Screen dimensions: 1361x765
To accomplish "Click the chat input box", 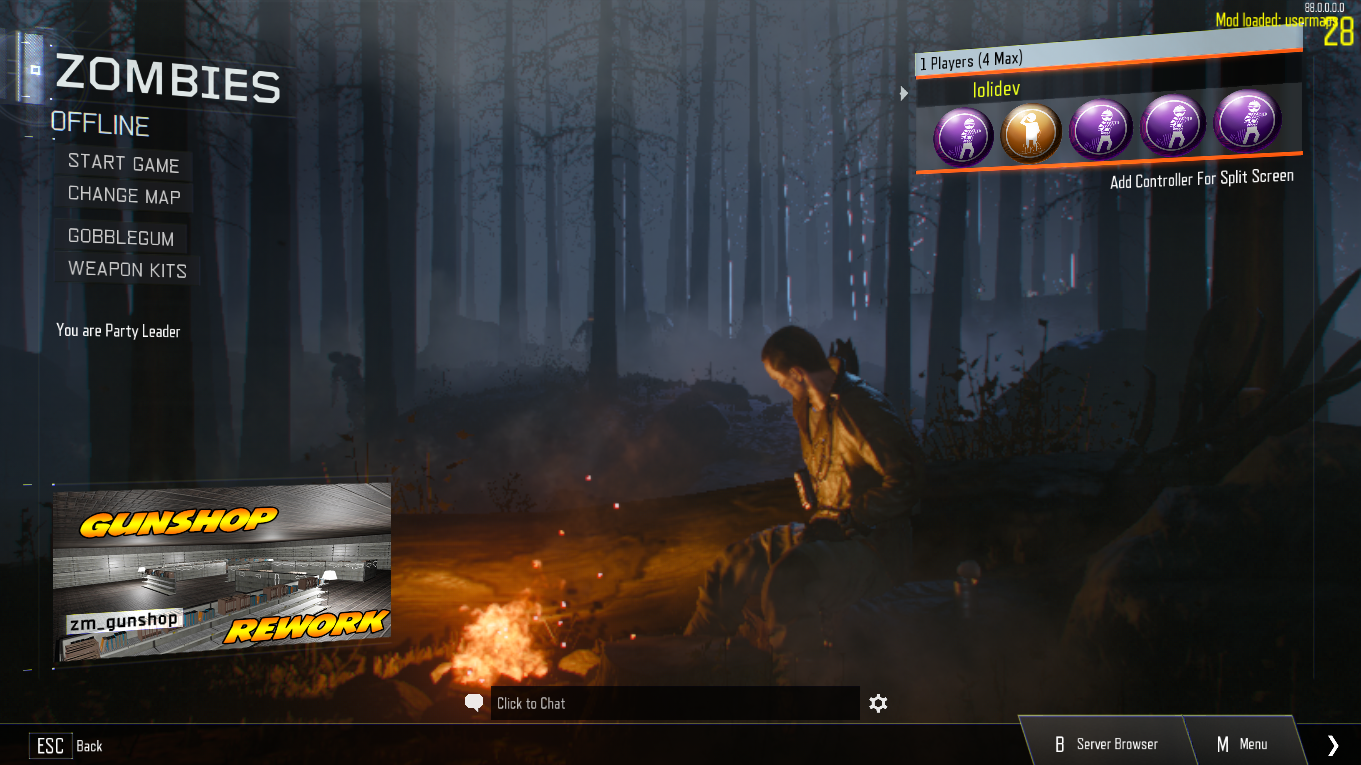I will (x=674, y=703).
